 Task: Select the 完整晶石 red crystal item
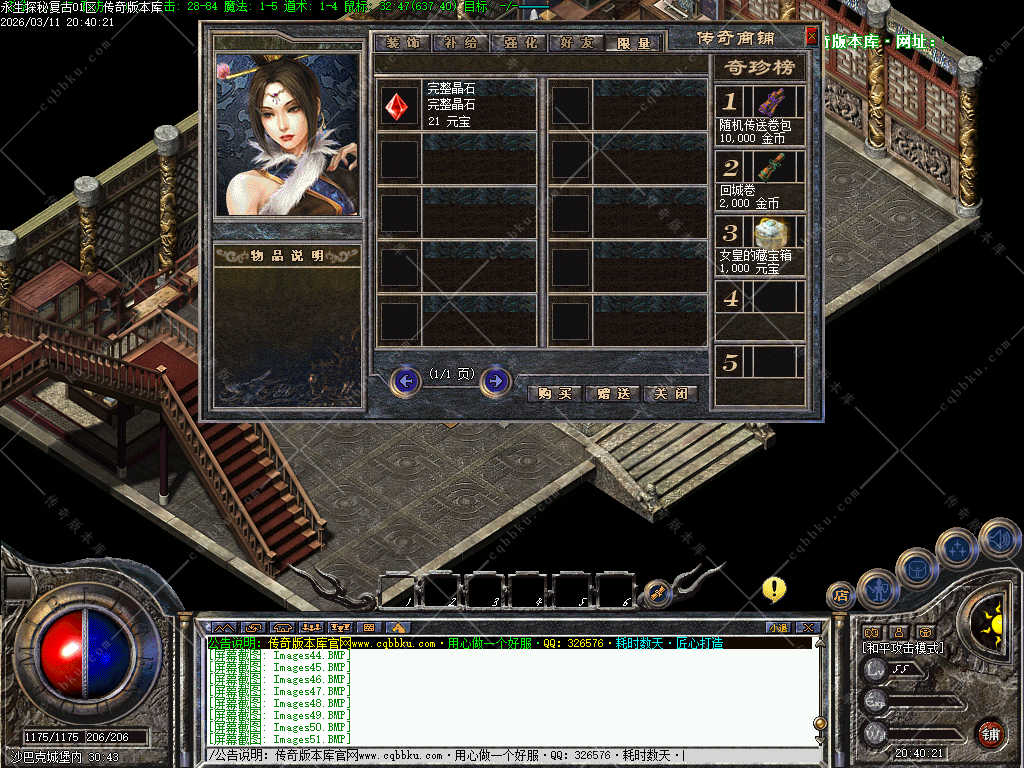(400, 104)
